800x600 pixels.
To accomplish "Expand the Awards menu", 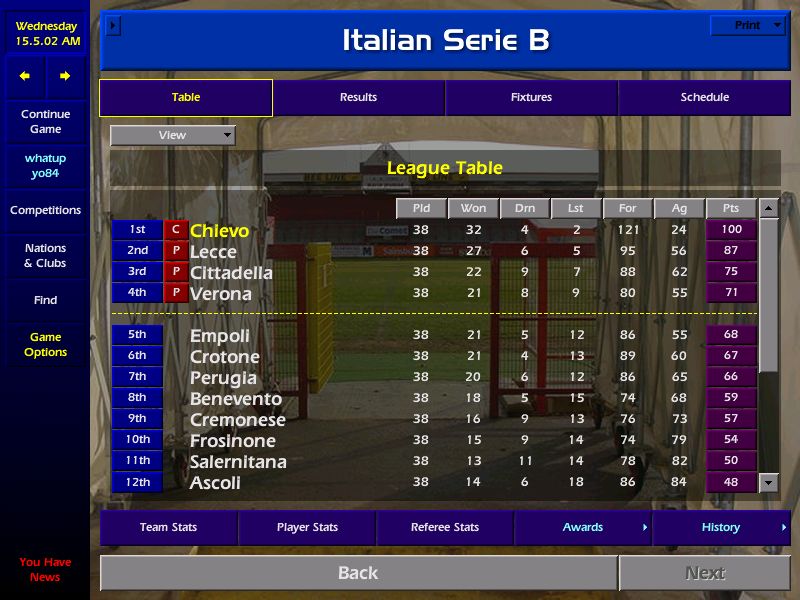I will [x=583, y=528].
